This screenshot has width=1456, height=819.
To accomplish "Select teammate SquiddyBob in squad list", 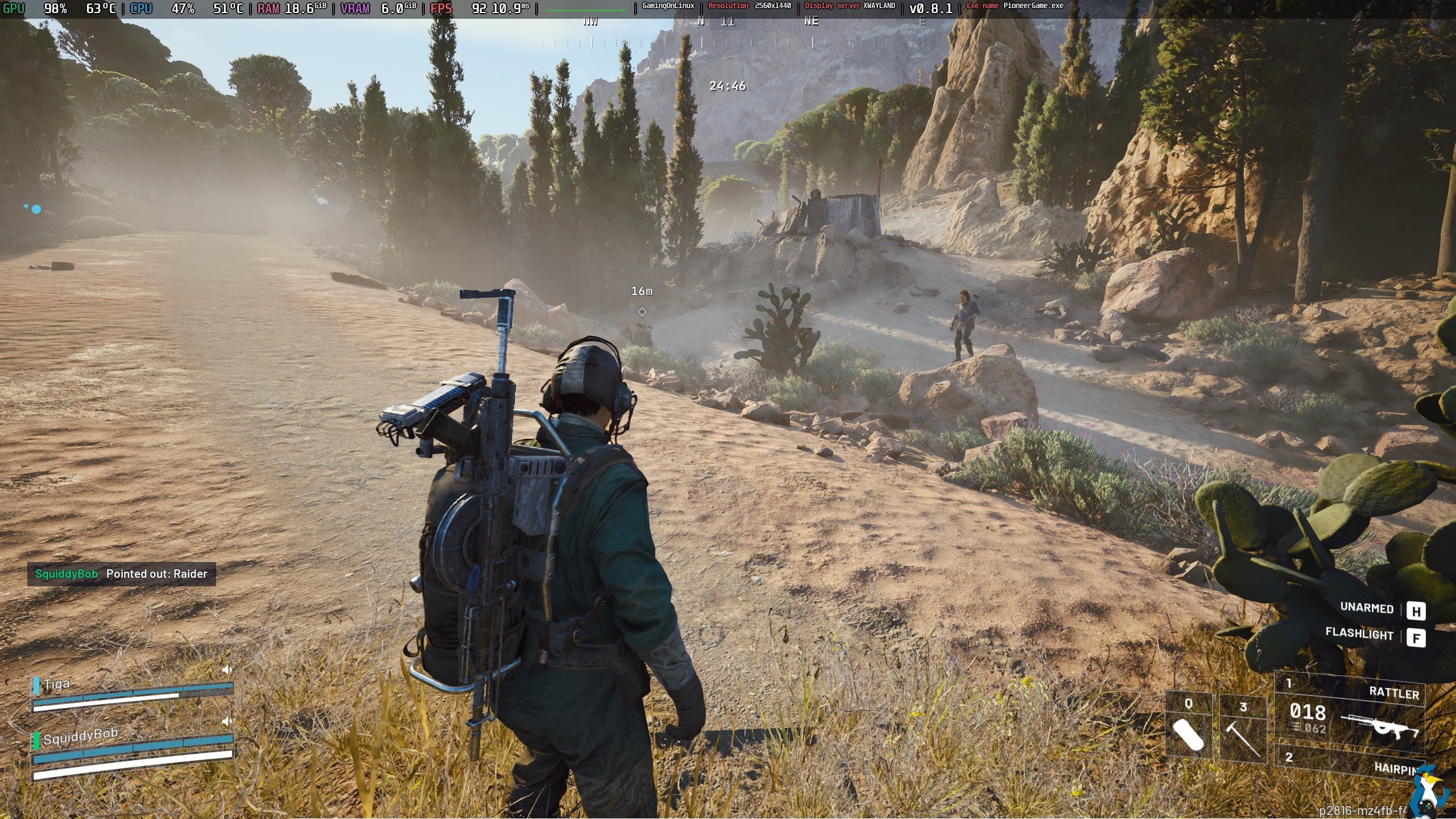I will coord(80,737).
